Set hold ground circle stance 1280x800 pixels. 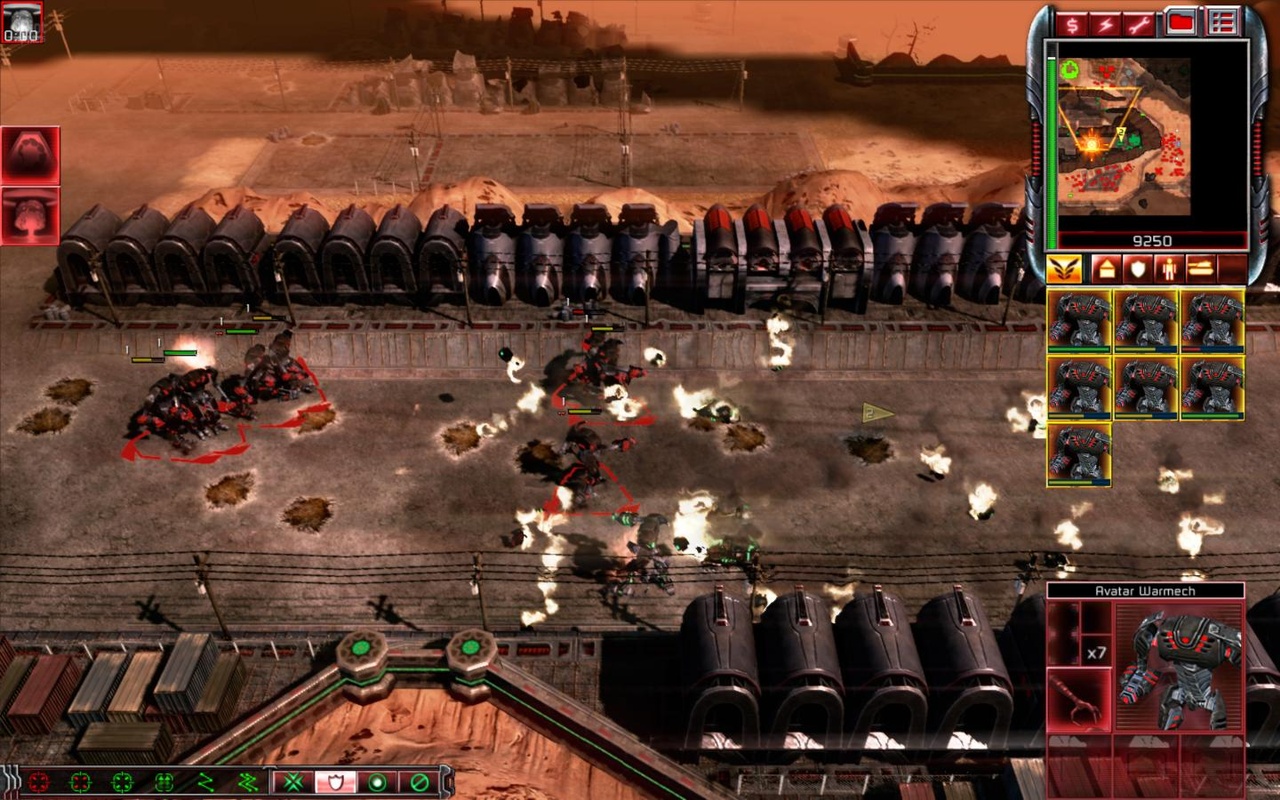377,782
